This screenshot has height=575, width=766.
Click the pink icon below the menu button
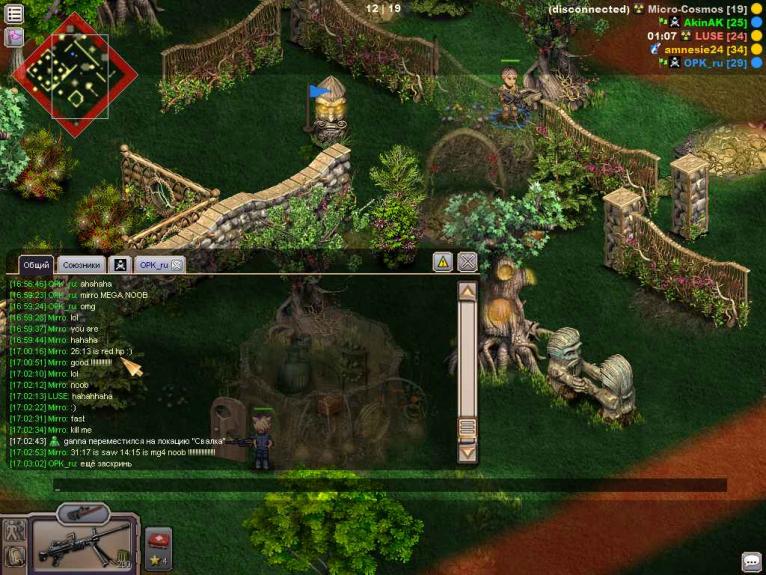click(15, 36)
